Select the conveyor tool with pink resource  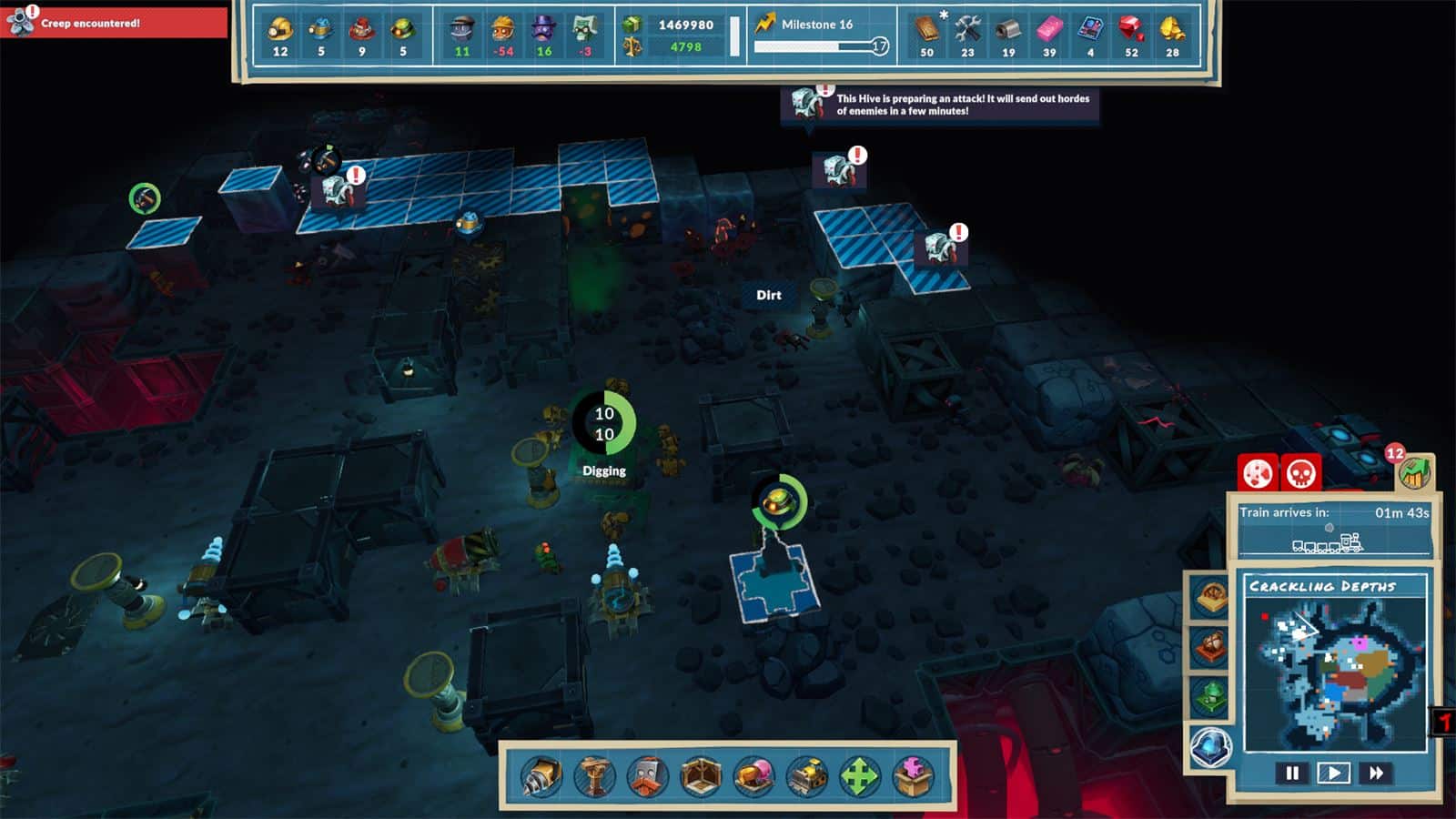pos(753,775)
